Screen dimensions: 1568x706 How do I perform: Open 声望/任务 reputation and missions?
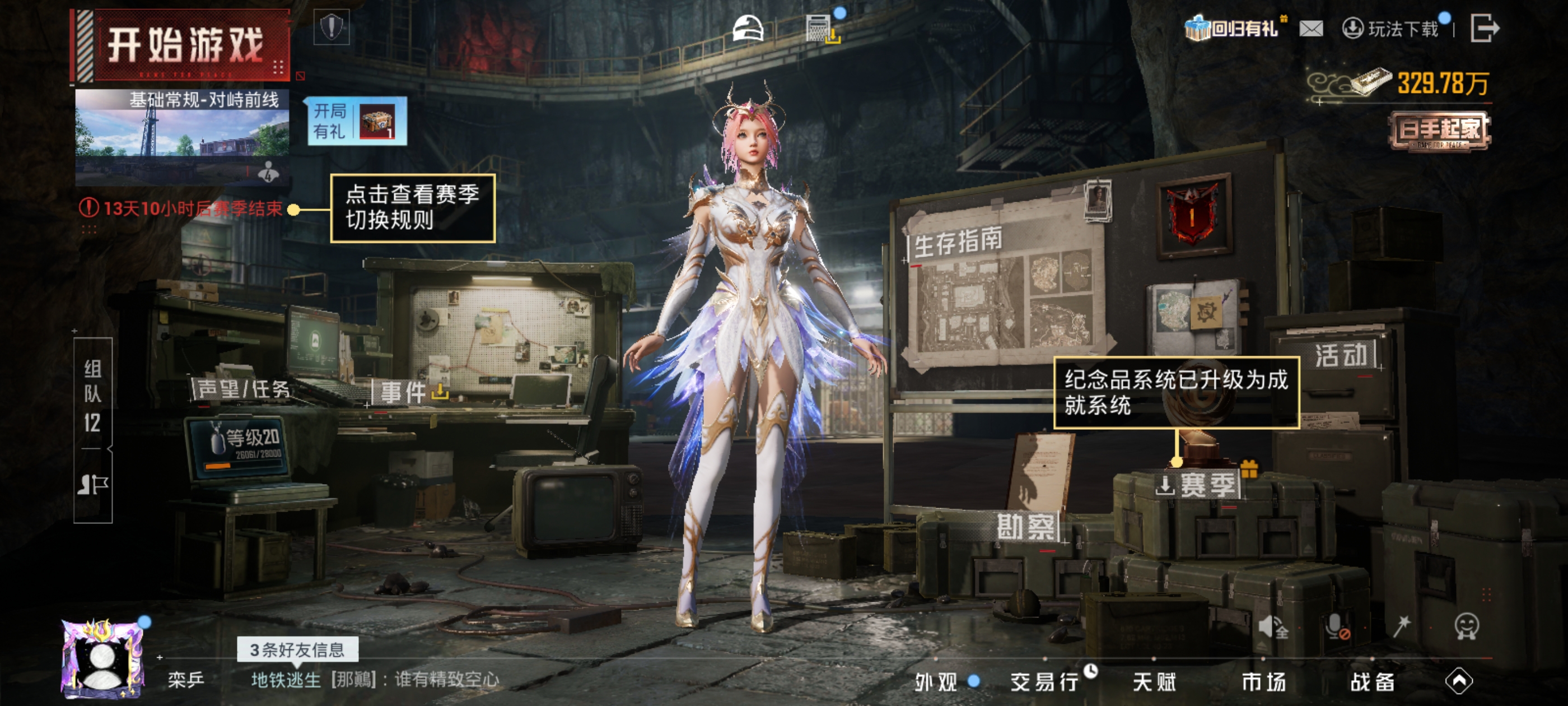pyautogui.click(x=244, y=389)
